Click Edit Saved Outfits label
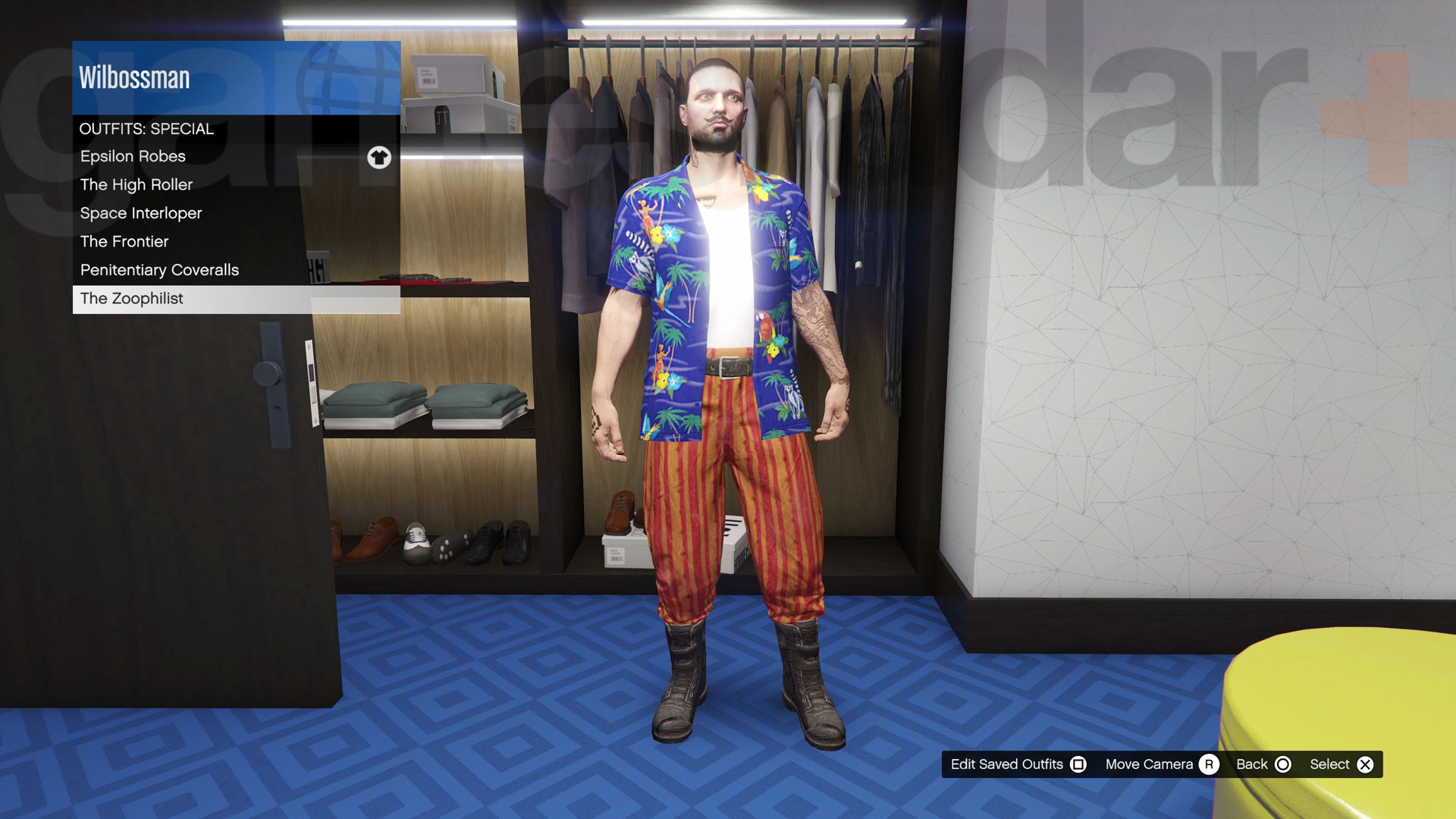 1009,764
